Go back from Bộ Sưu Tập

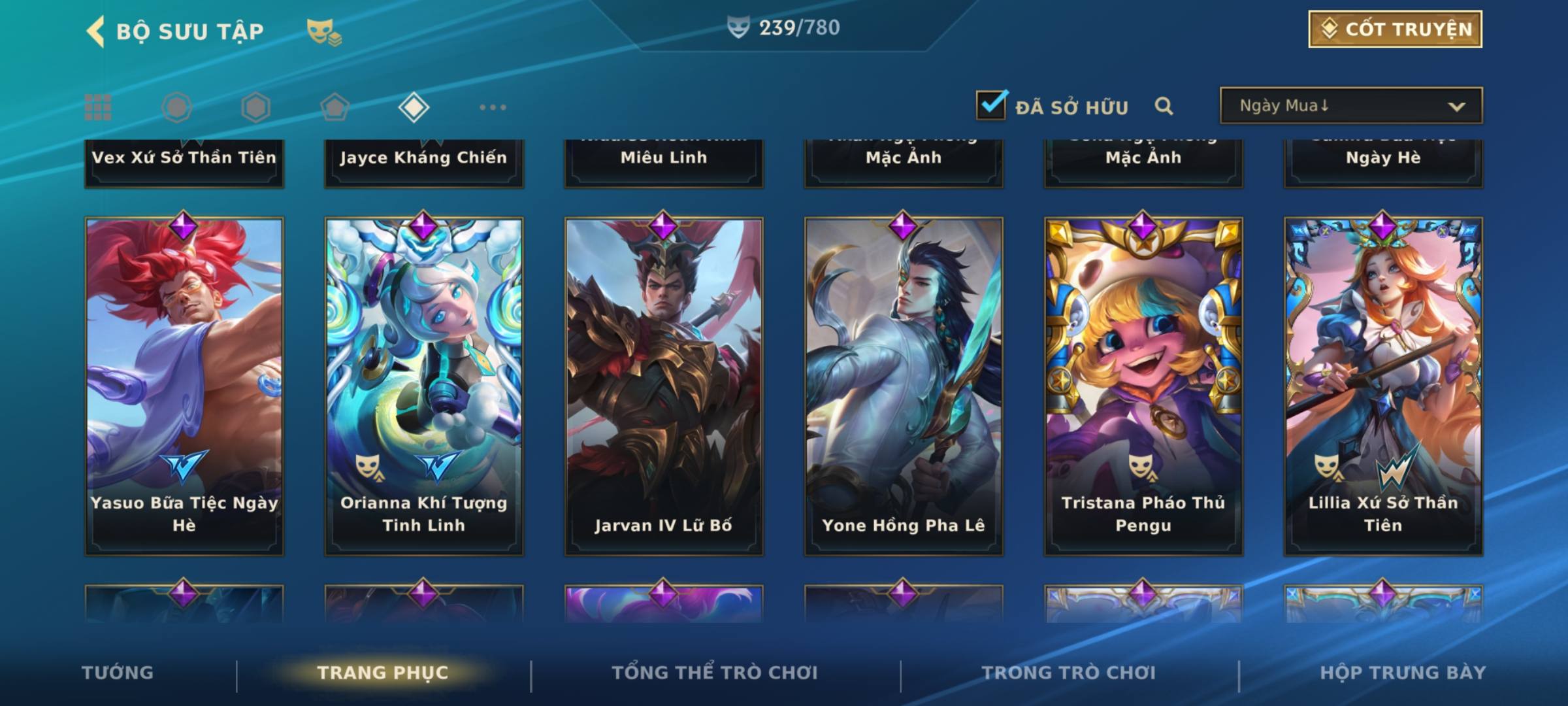[96, 31]
